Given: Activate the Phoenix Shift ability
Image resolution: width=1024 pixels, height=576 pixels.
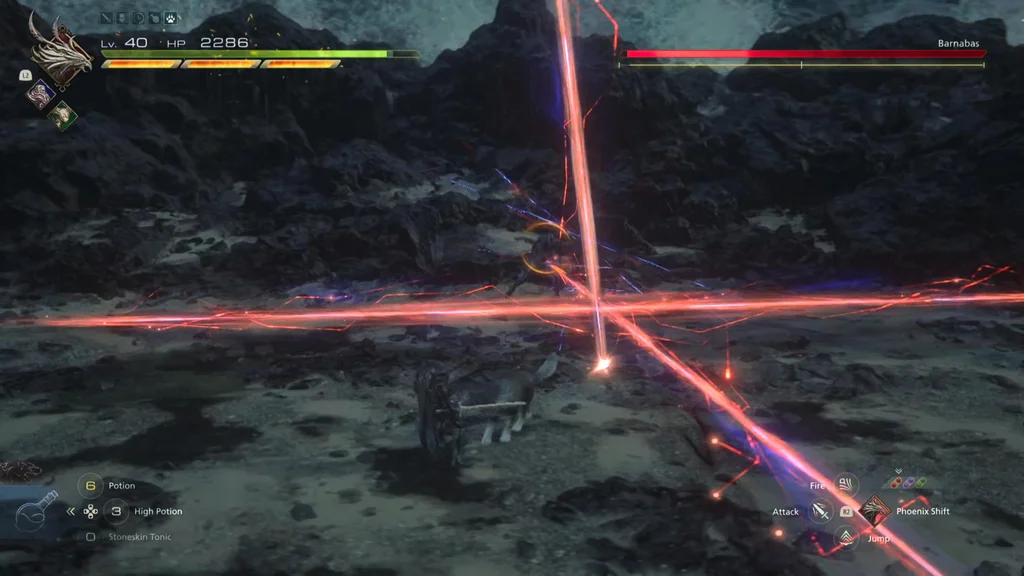Looking at the screenshot, I should 874,511.
